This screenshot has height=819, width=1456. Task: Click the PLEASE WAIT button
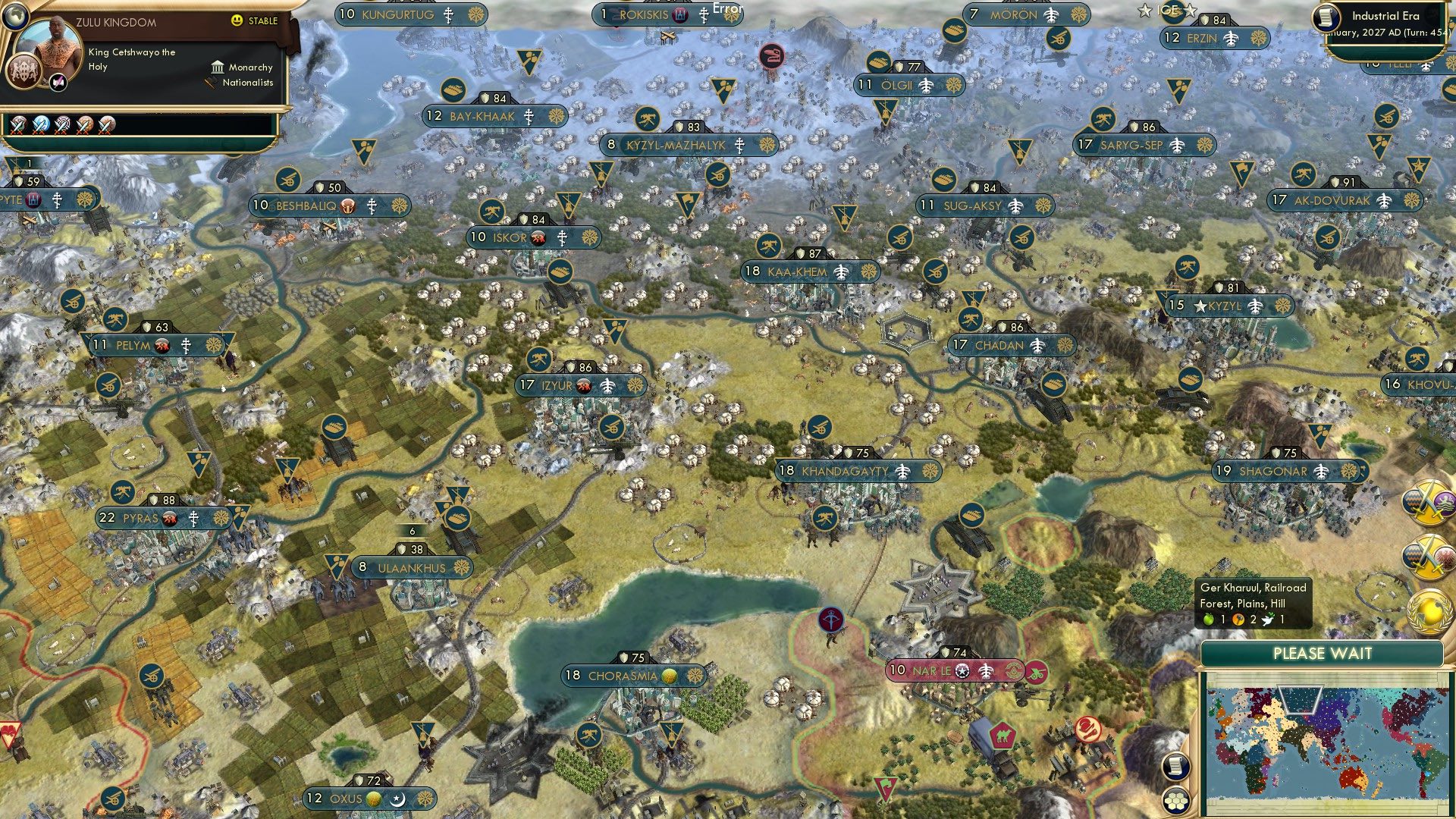tap(1324, 653)
